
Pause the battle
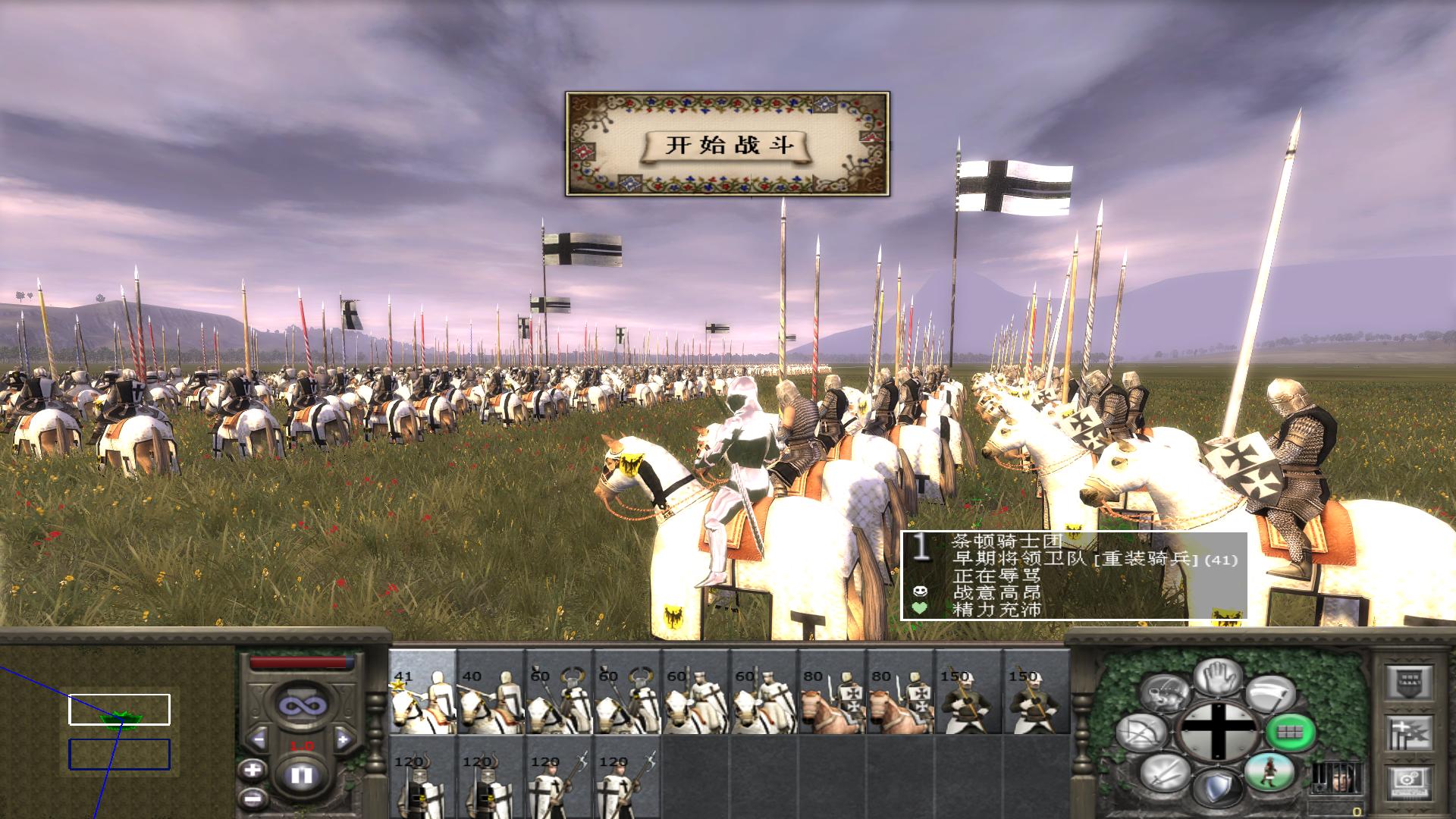(x=302, y=776)
